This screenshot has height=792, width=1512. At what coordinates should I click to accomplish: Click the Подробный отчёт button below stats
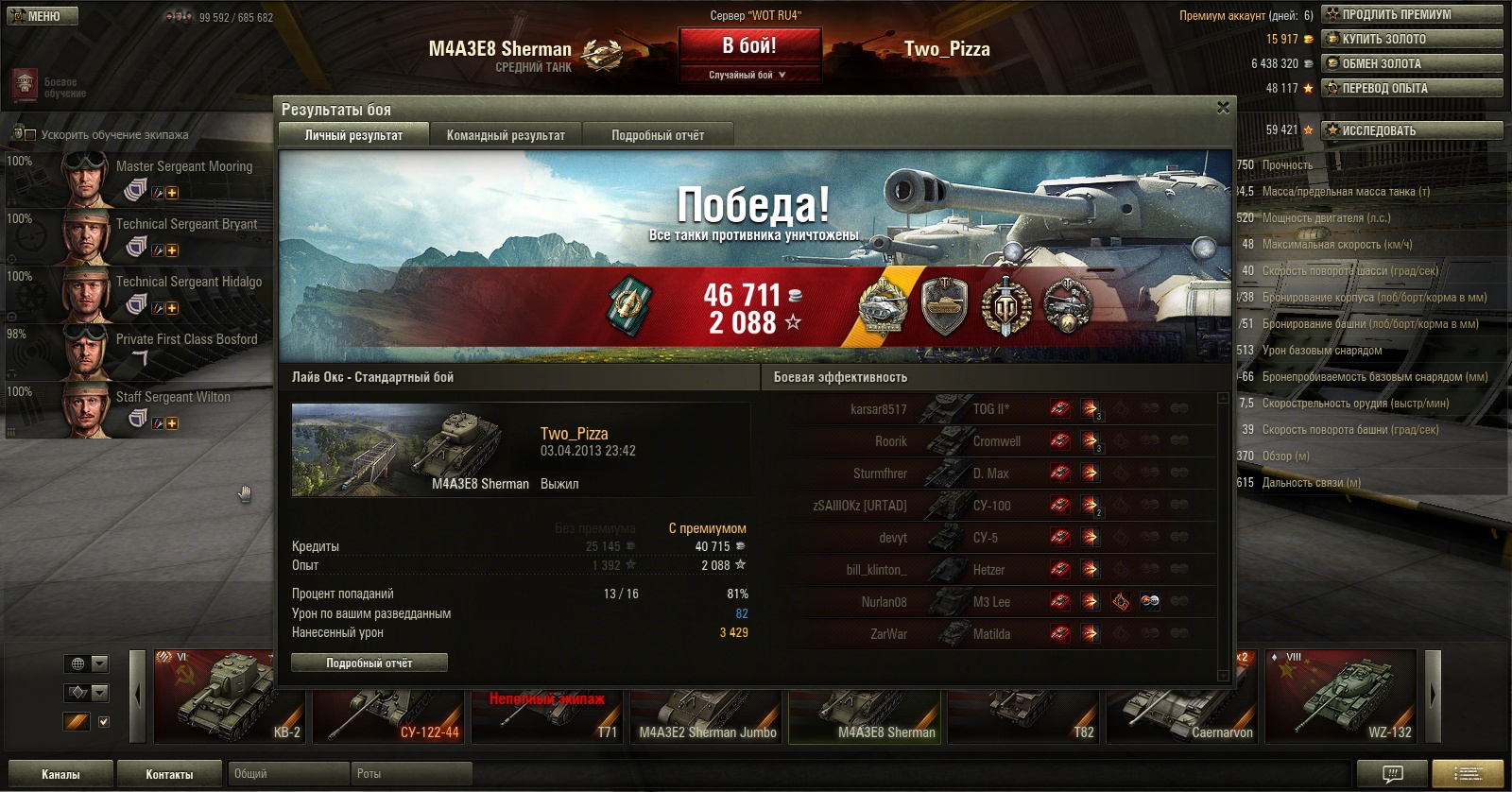tap(369, 663)
